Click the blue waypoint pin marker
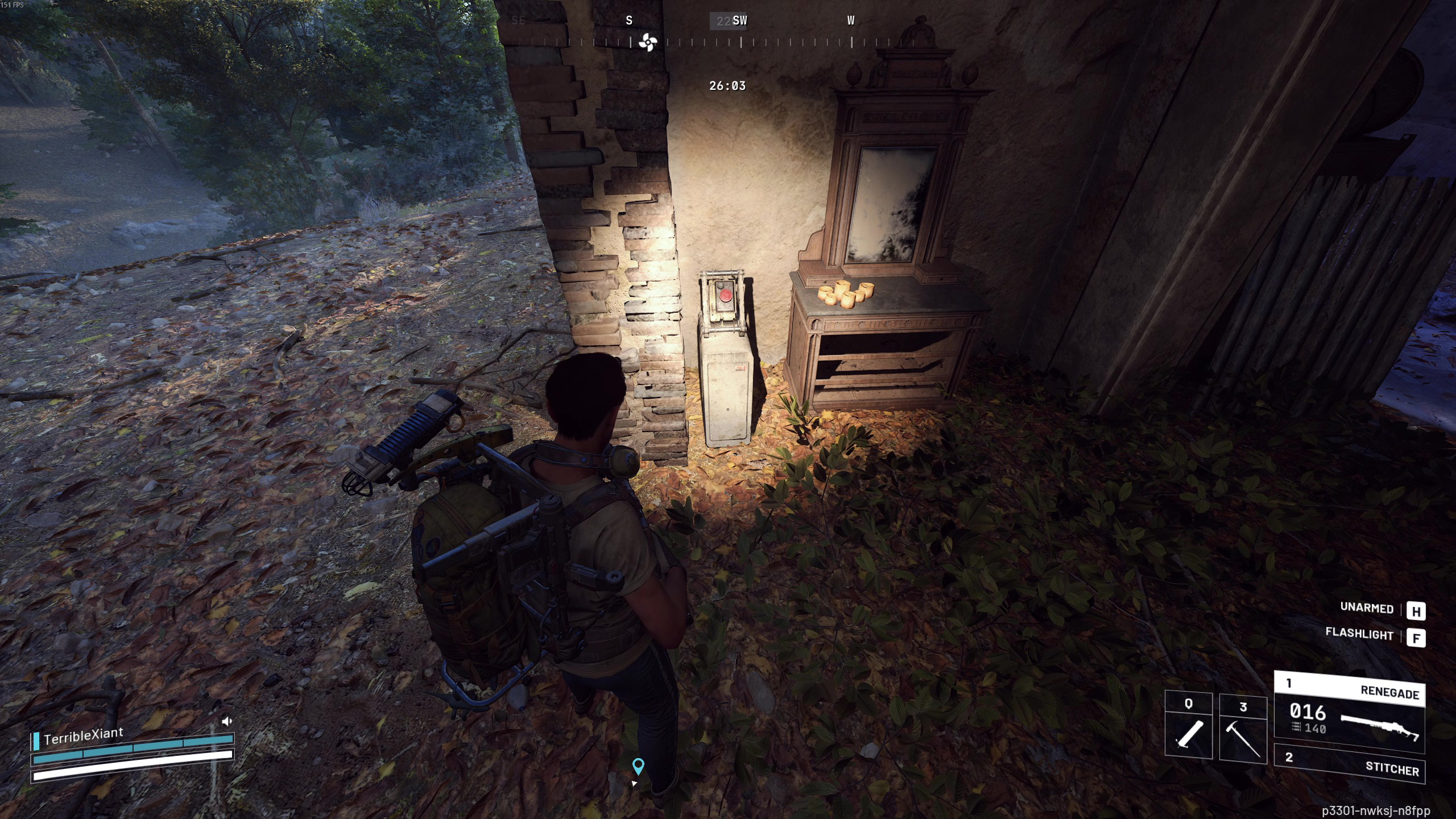 638,766
